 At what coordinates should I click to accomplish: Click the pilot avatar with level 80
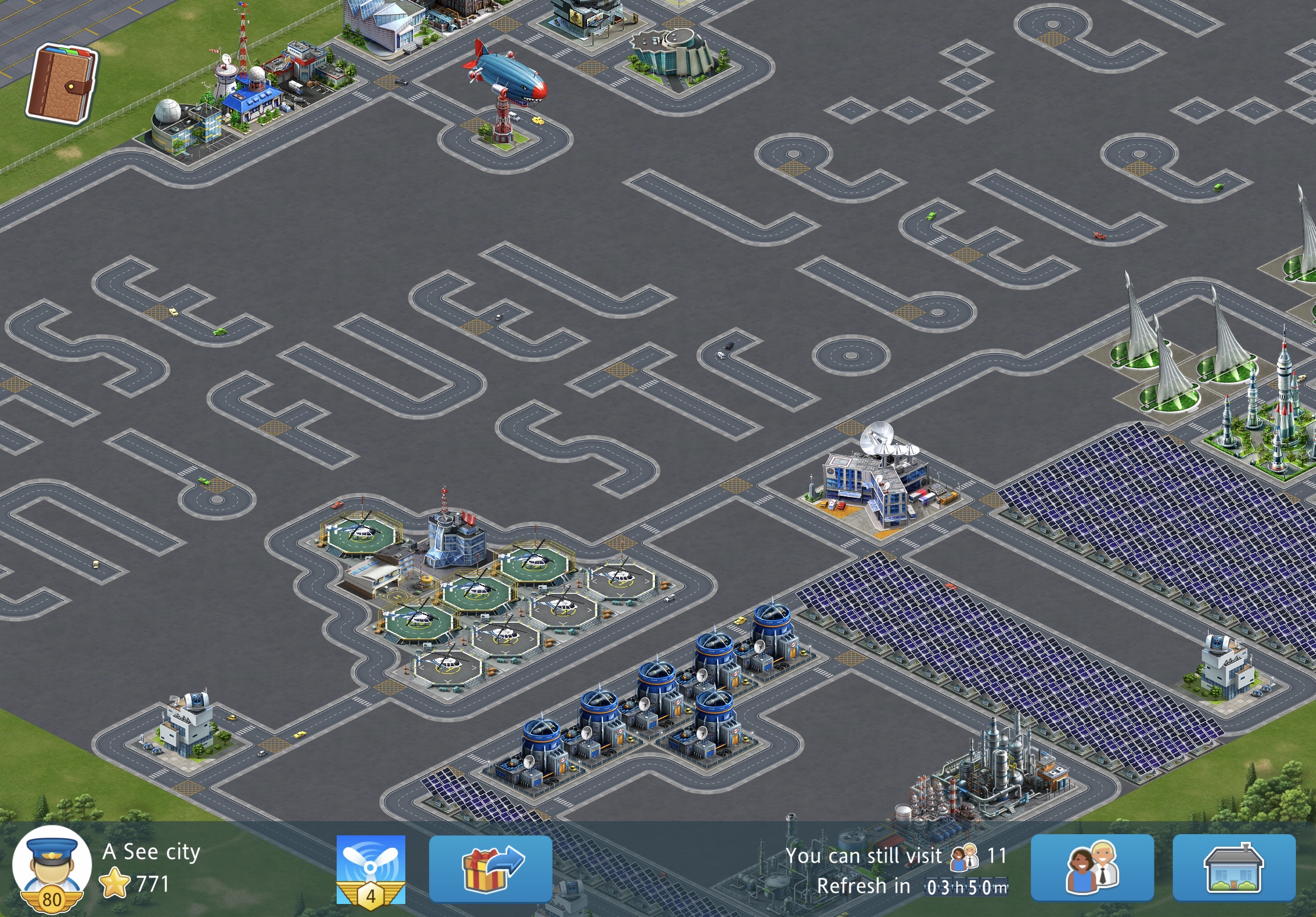pyautogui.click(x=52, y=867)
